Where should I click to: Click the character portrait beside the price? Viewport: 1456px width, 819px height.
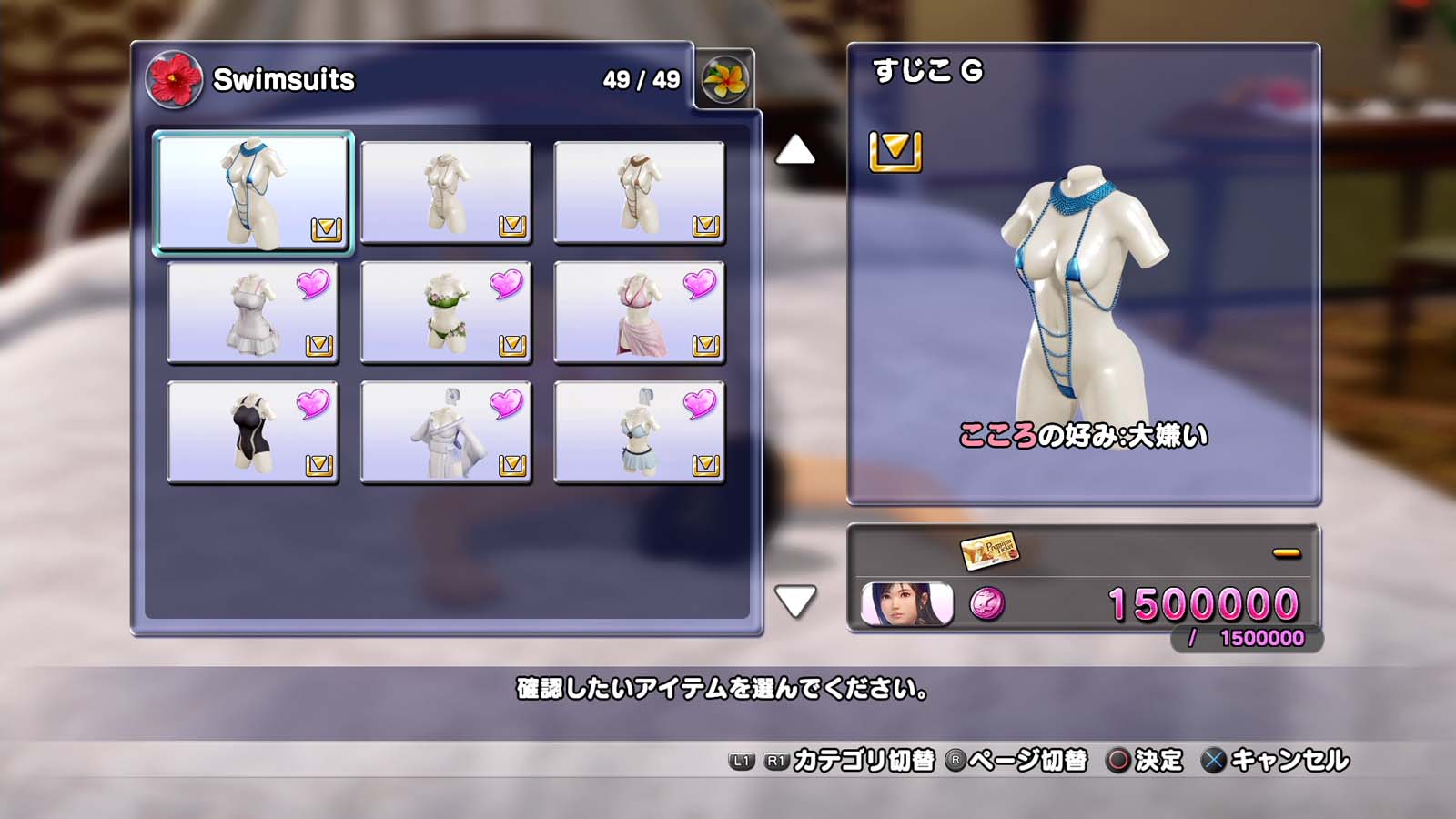point(906,604)
